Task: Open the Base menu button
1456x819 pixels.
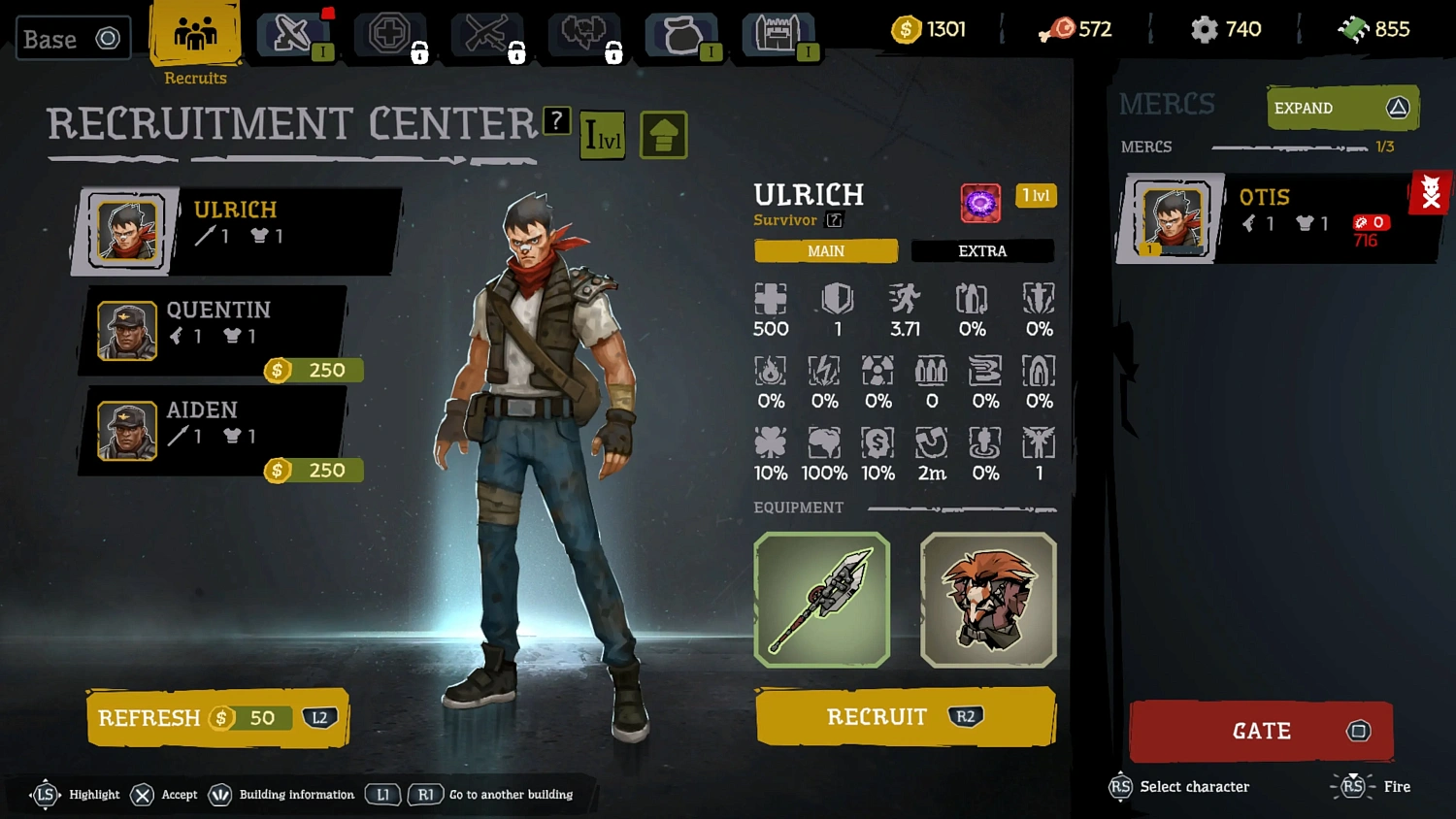Action: (x=73, y=39)
